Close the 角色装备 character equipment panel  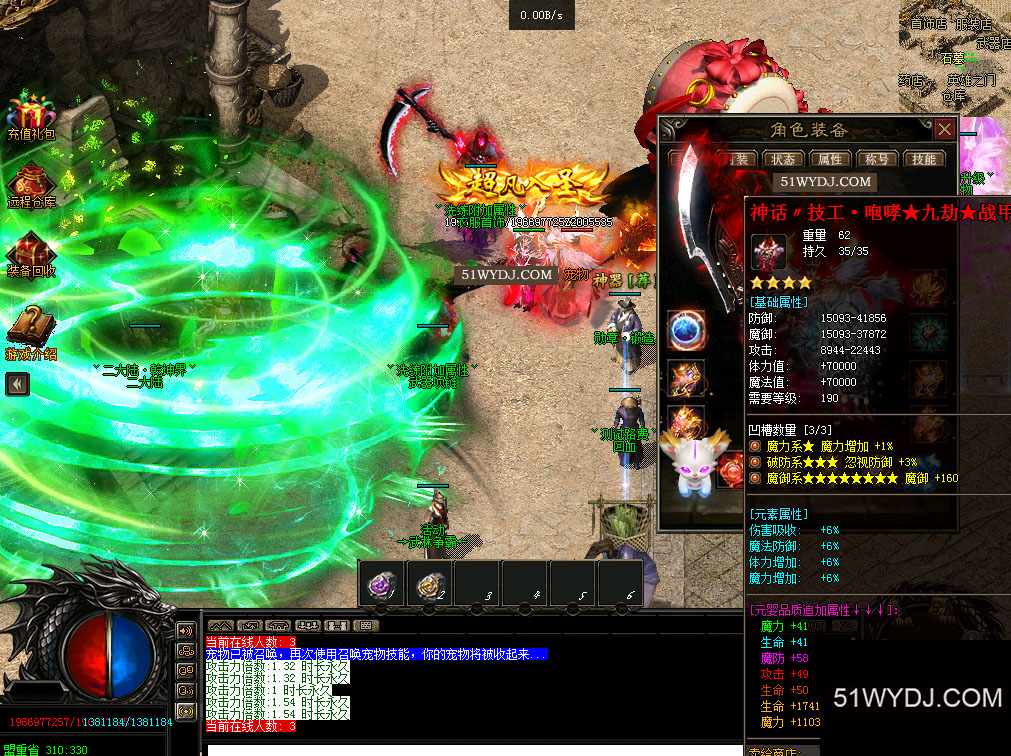point(944,129)
